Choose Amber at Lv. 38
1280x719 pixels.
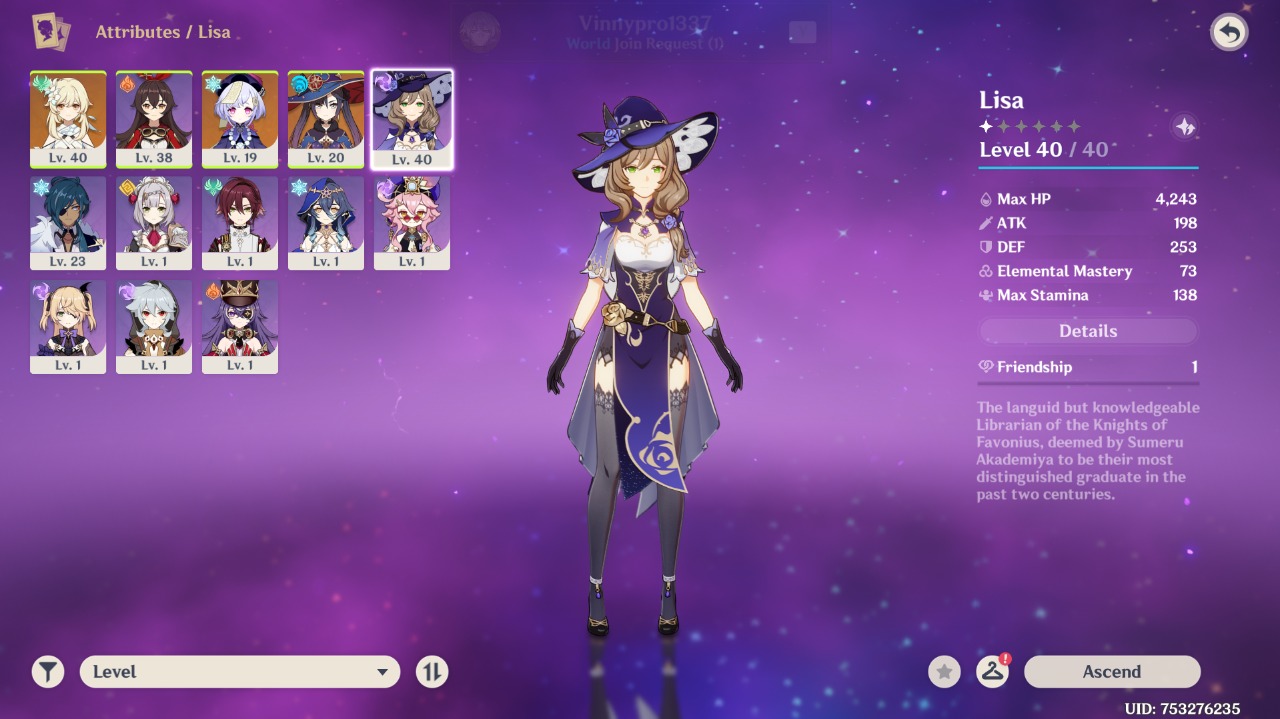coord(154,118)
